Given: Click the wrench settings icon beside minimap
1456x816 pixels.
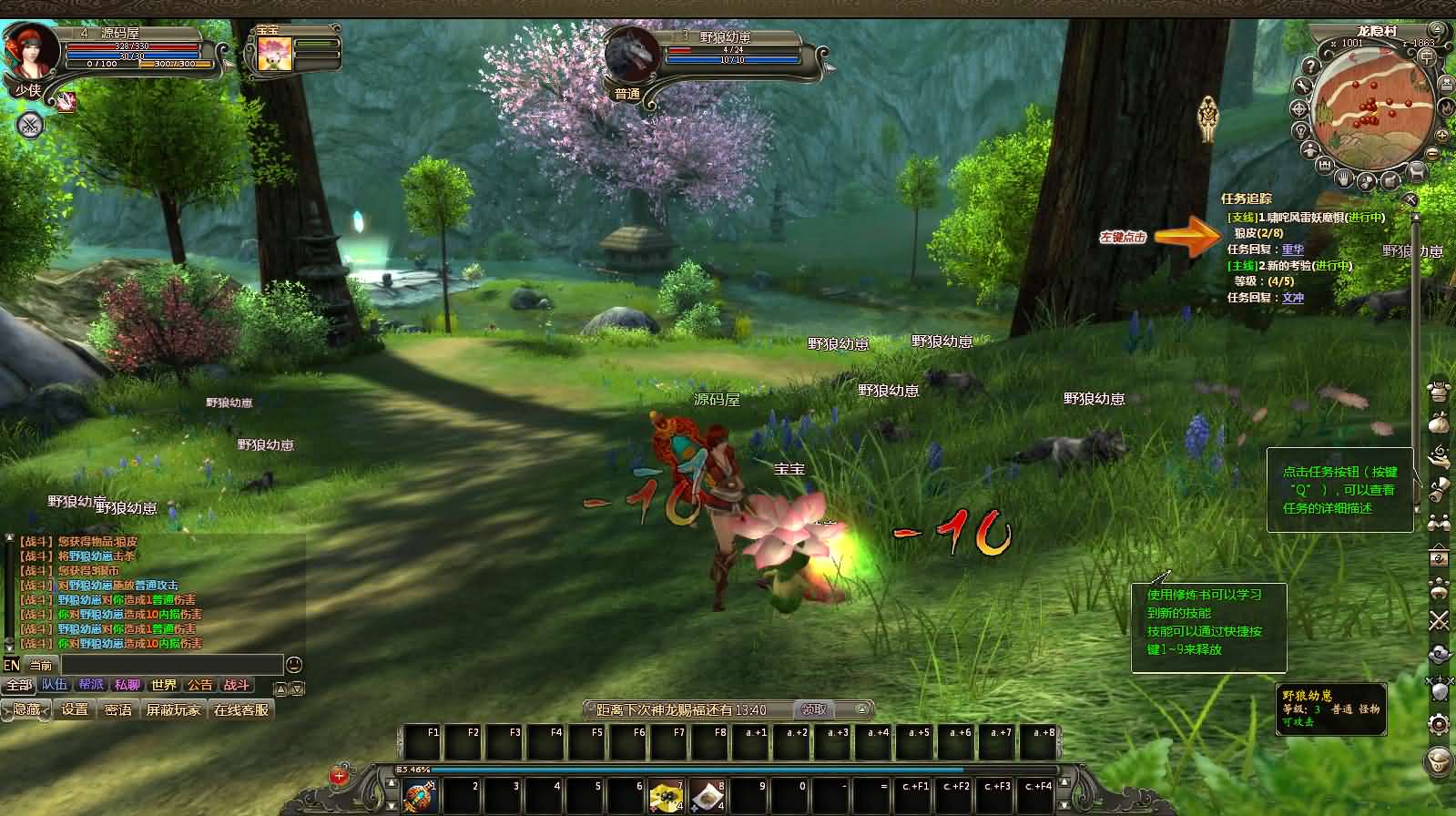Looking at the screenshot, I should (x=1303, y=87).
